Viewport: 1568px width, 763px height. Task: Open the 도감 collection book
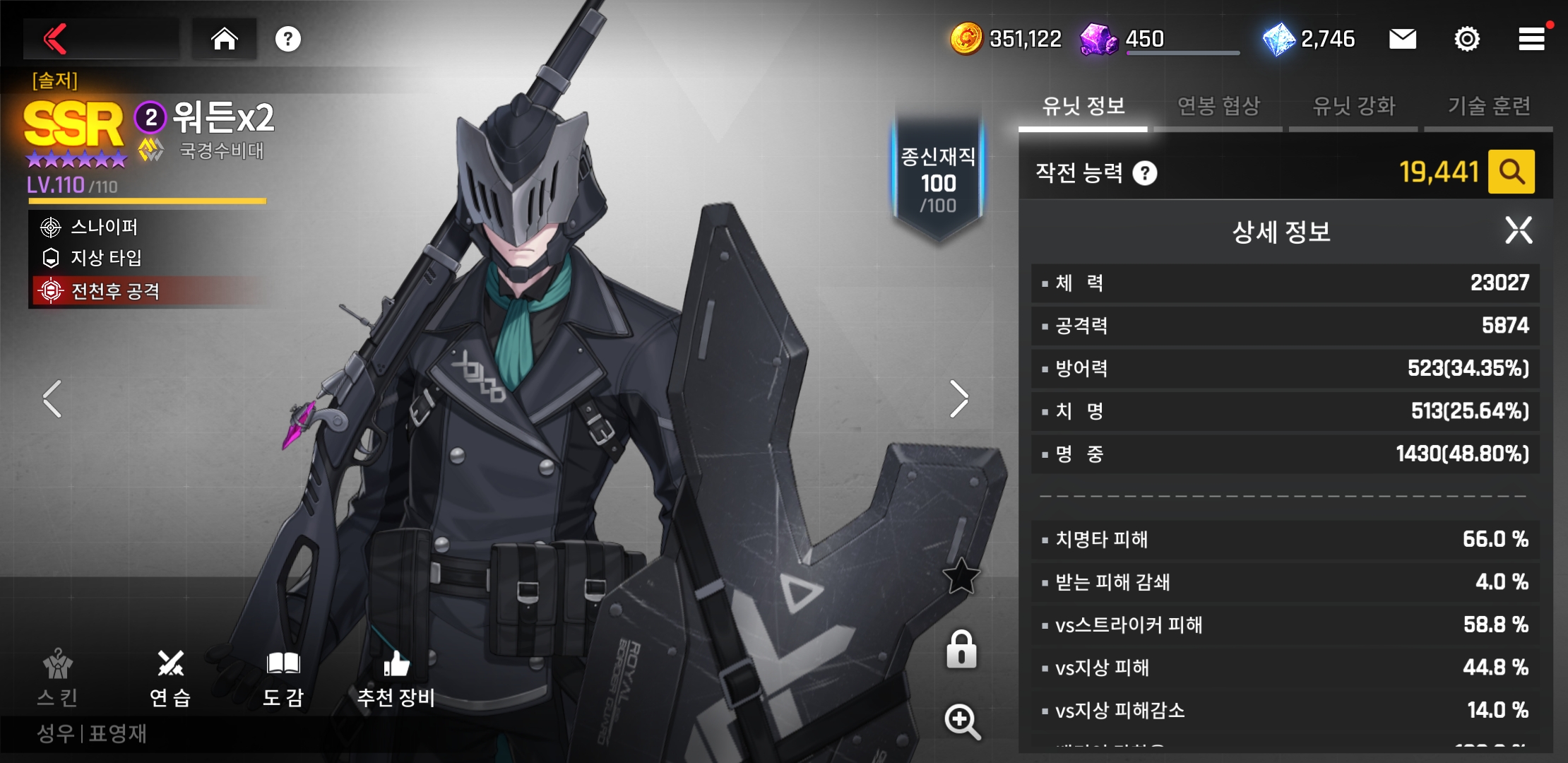(x=283, y=678)
